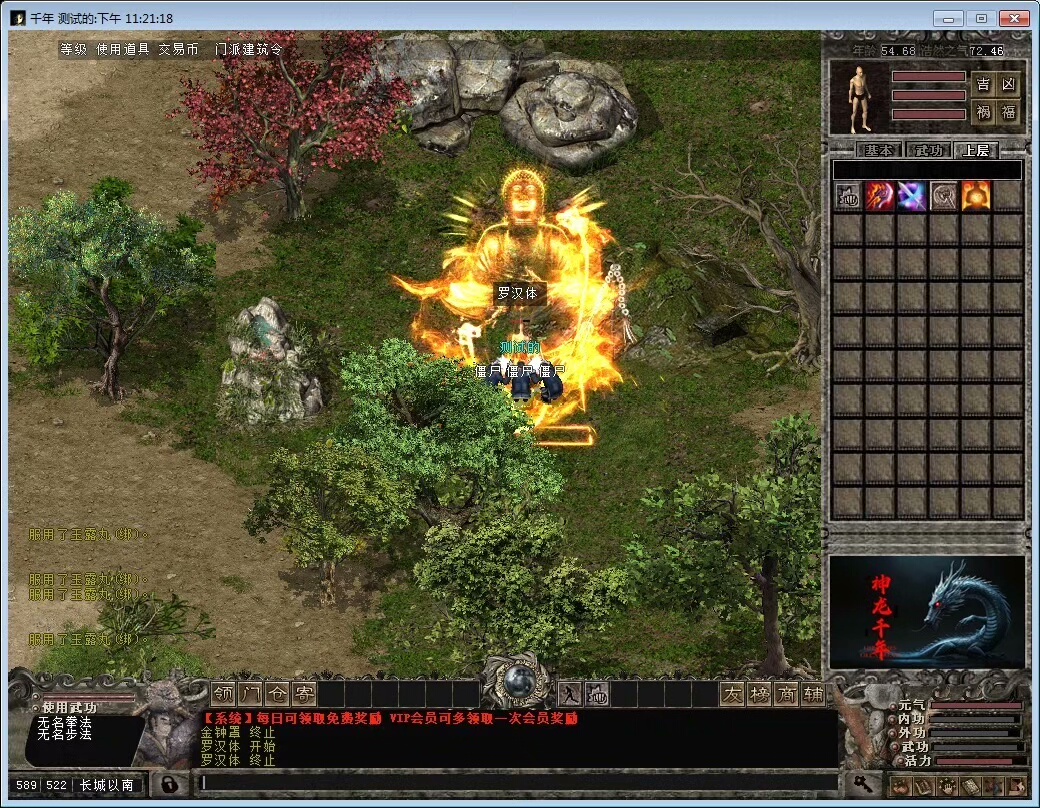
Task: Click the chat text input box
Action: pyautogui.click(x=518, y=782)
